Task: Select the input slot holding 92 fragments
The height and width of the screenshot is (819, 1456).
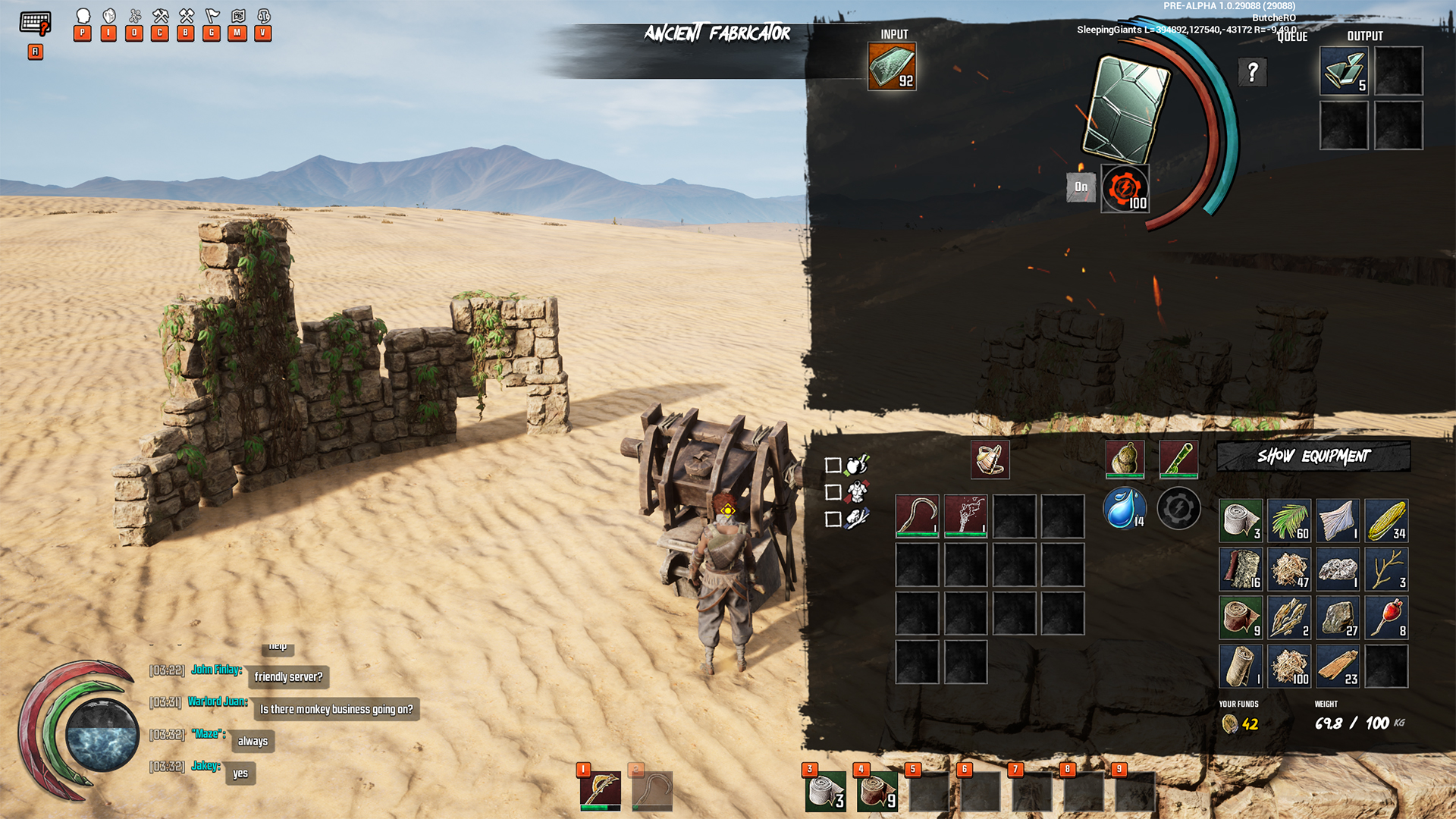Action: [892, 67]
